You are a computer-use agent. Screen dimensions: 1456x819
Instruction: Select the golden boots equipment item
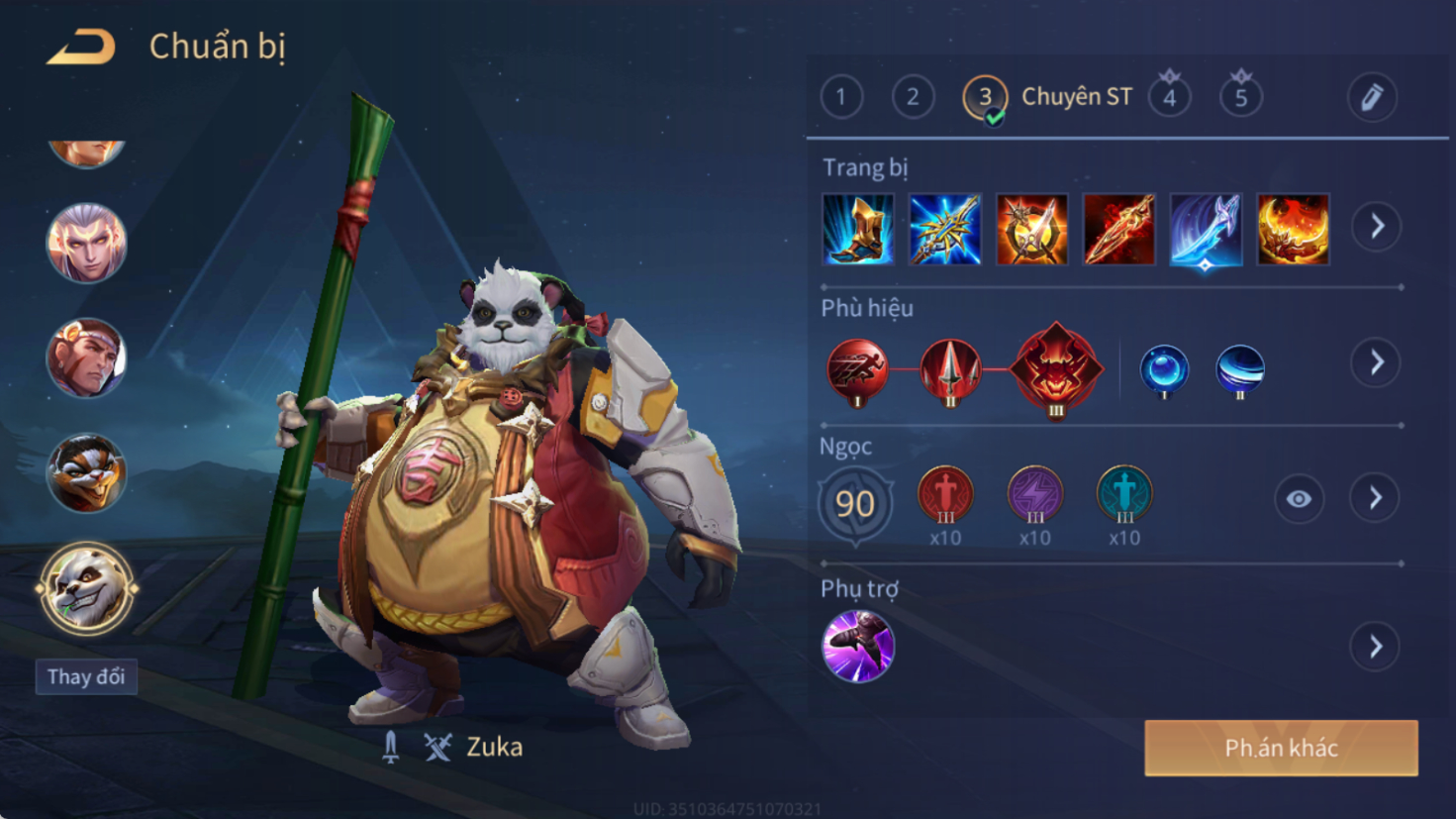tap(858, 230)
